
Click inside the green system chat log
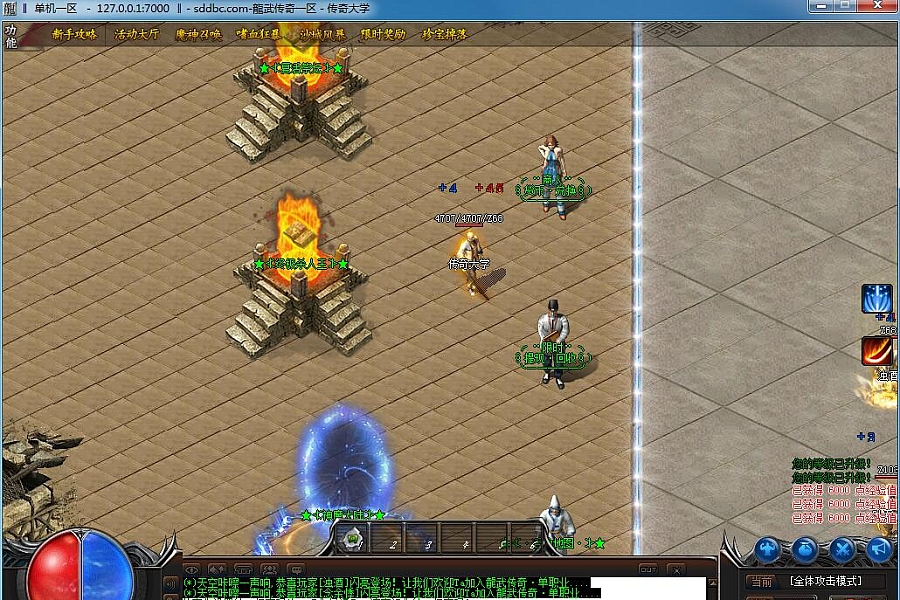coord(380,587)
